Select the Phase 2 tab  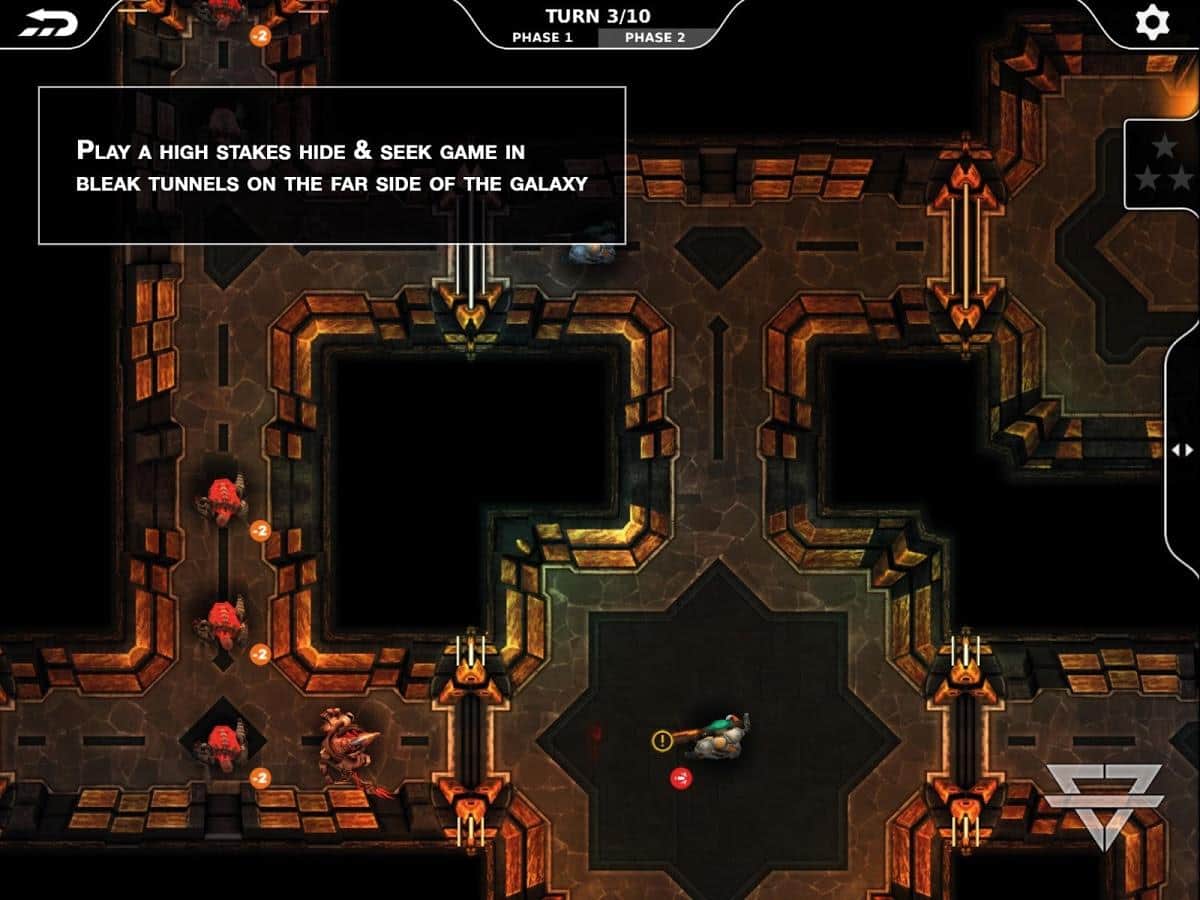655,37
